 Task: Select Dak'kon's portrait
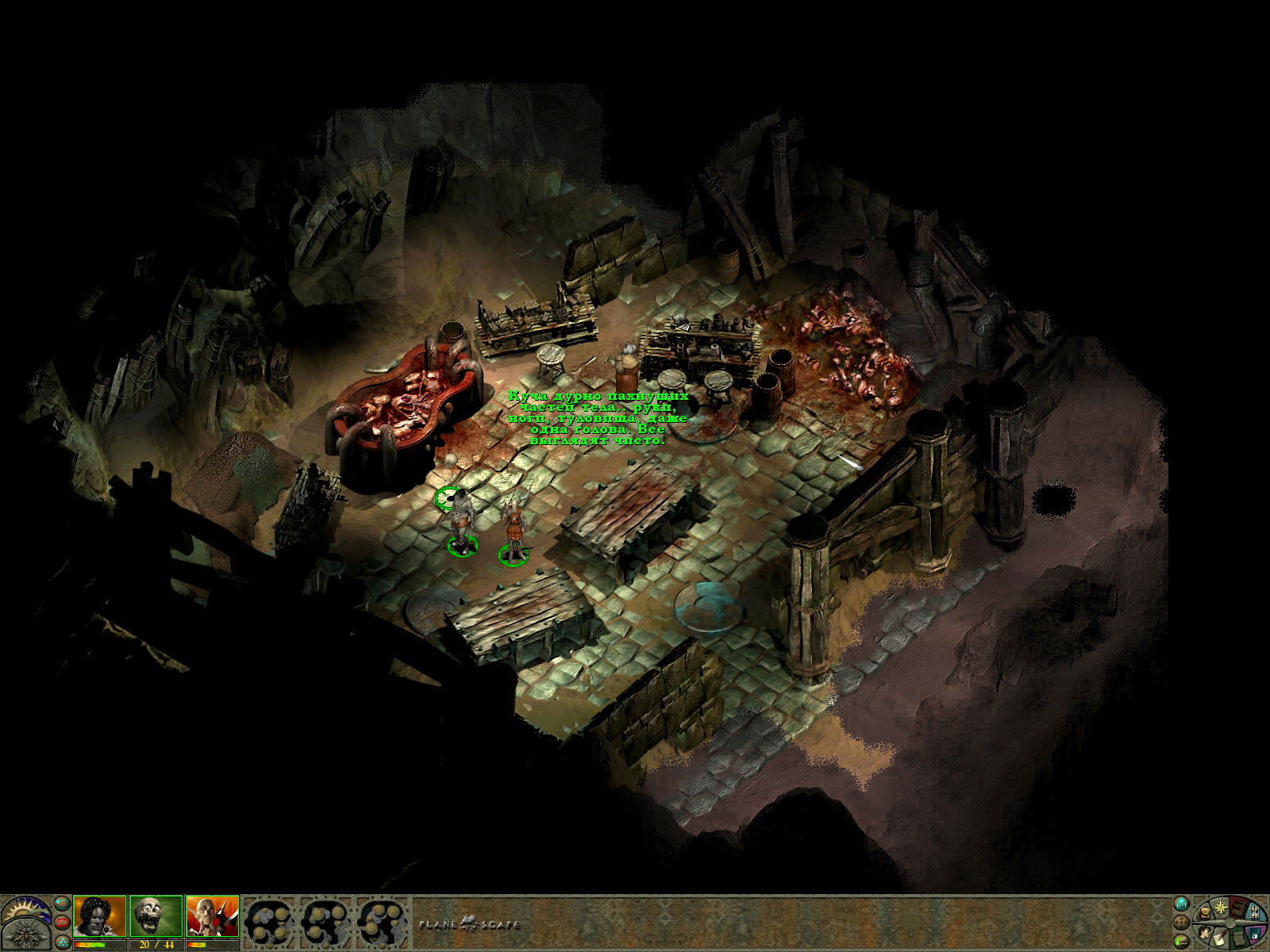click(212, 916)
